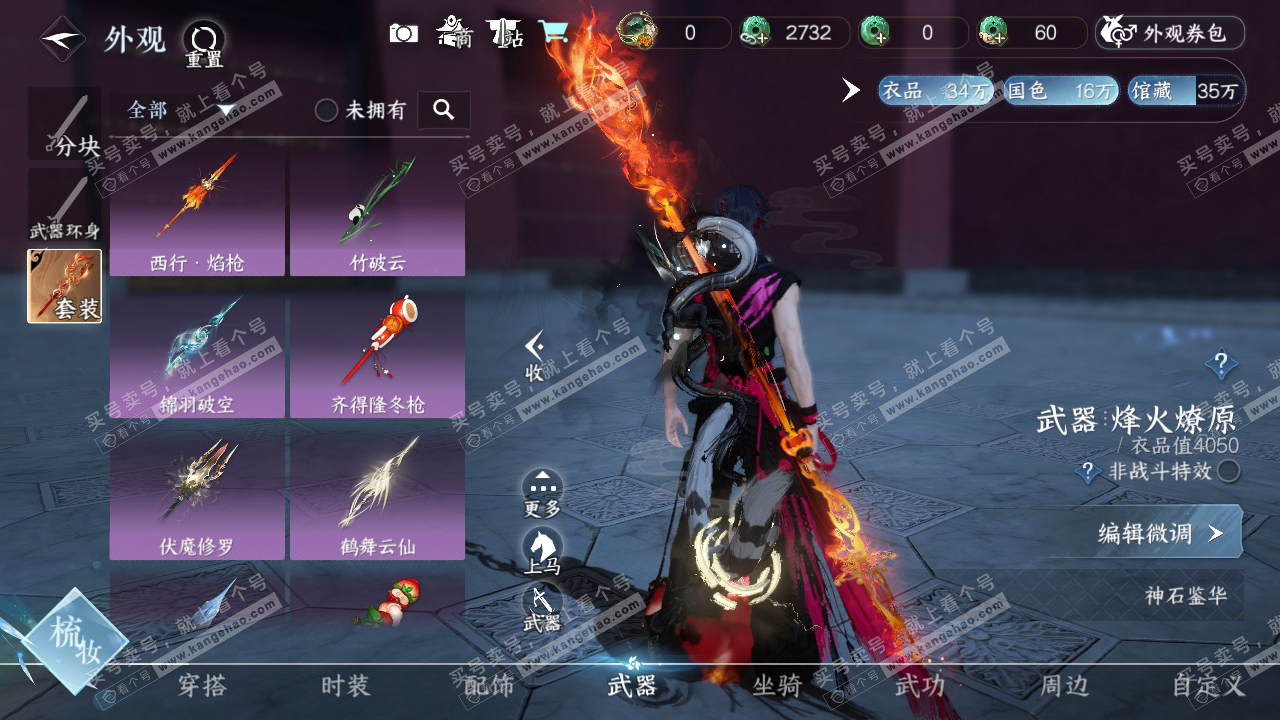This screenshot has width=1280, height=720.
Task: Switch to the 套装 category
Action: 64,286
